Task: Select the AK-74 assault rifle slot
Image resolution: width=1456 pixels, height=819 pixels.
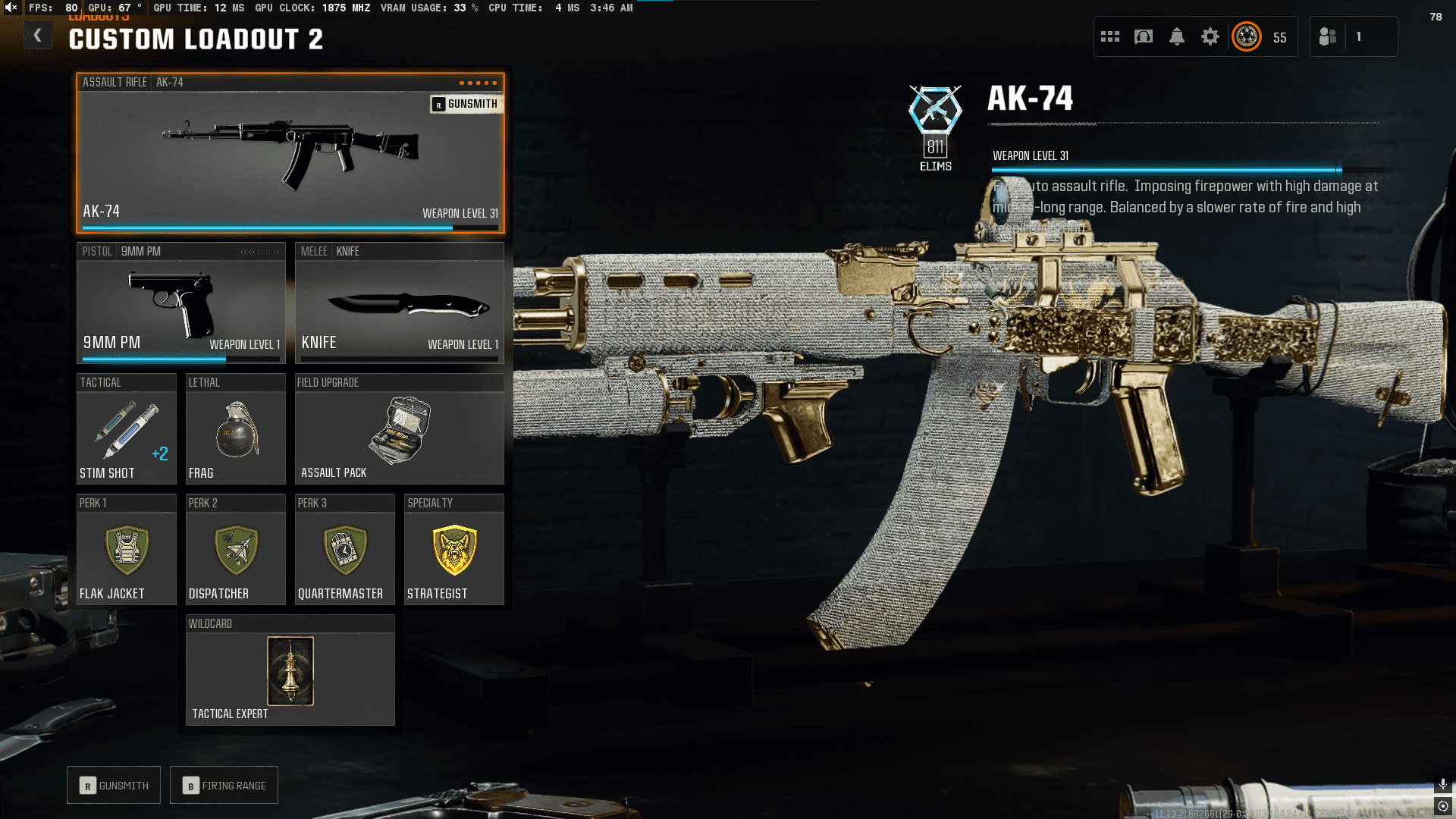Action: coord(290,153)
